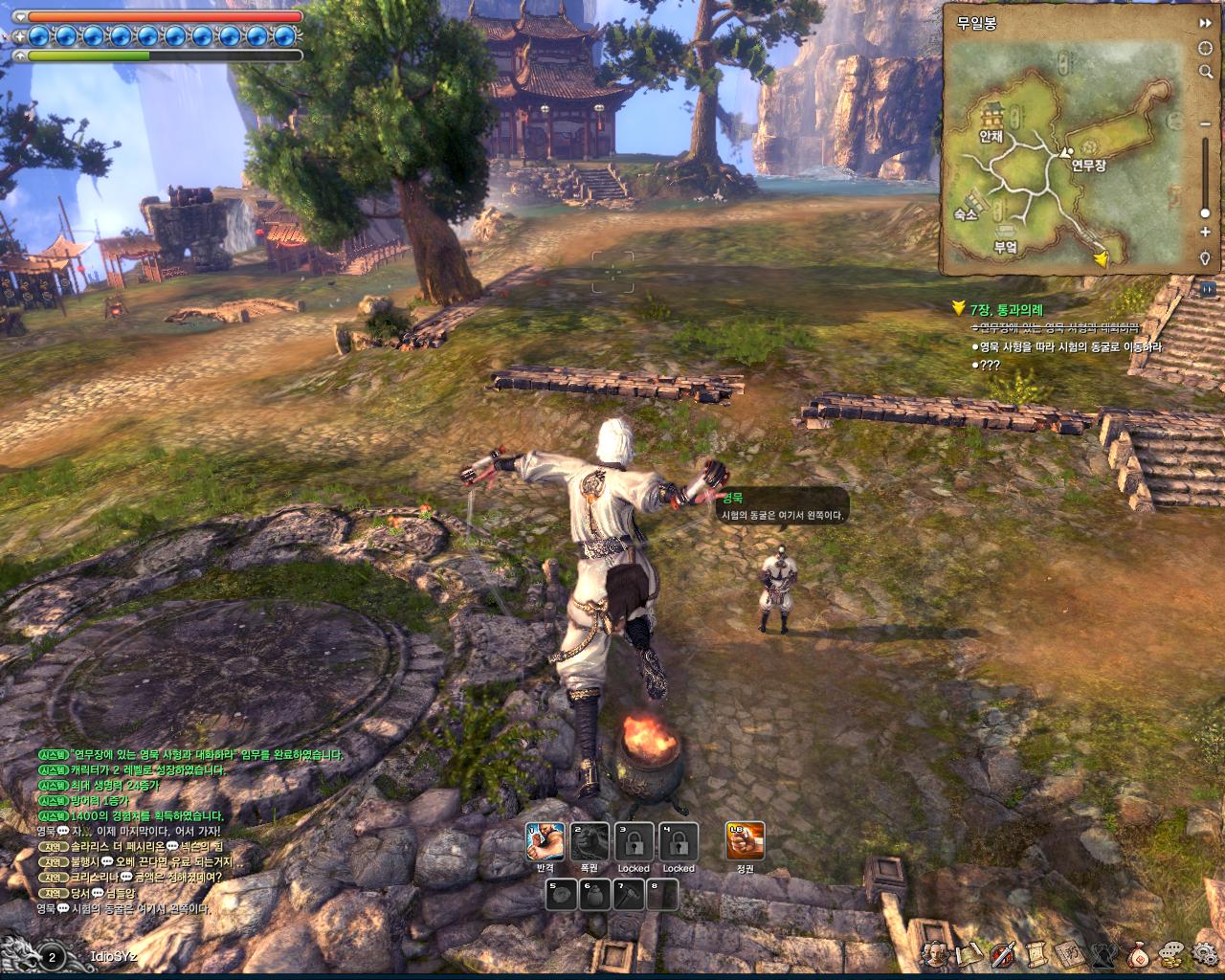
Task: Open the folded world map icon
Action: (x=969, y=953)
